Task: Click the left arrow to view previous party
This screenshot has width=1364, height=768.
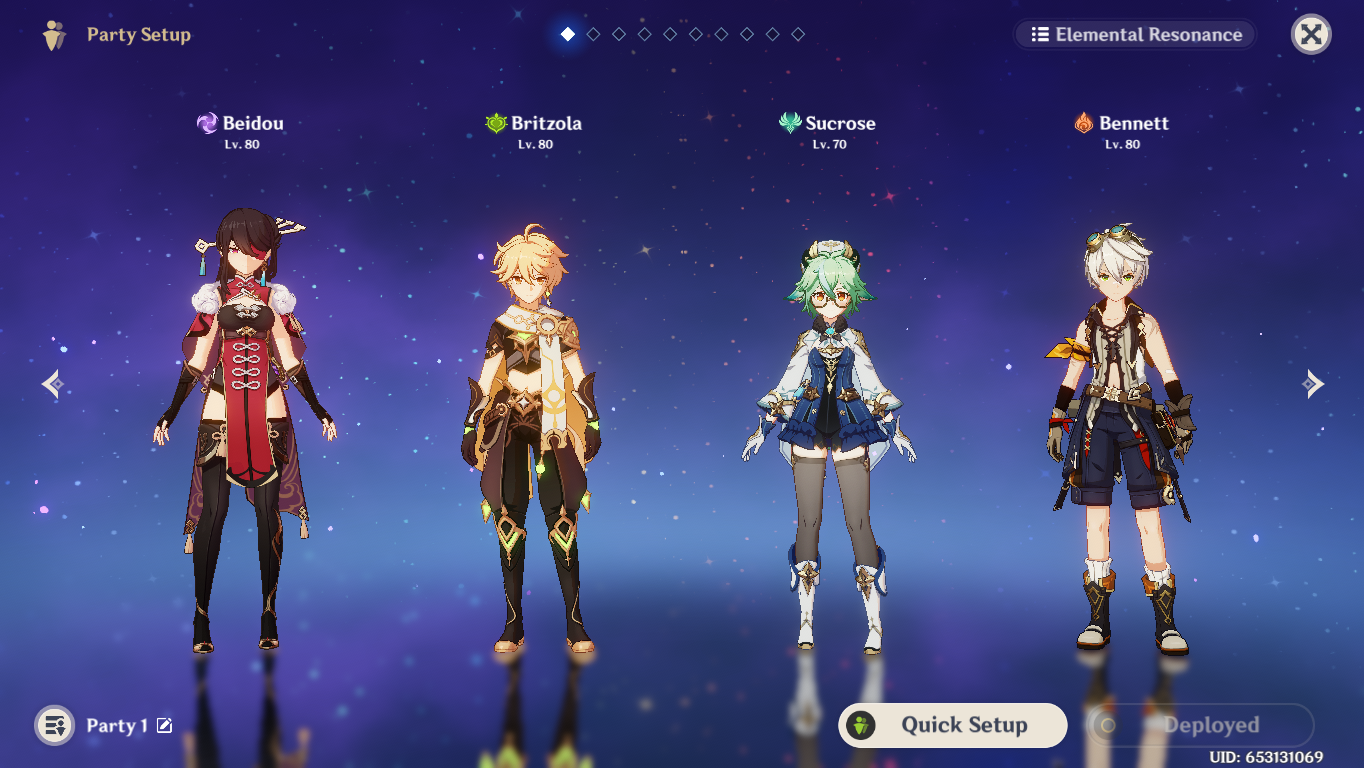Action: tap(51, 383)
